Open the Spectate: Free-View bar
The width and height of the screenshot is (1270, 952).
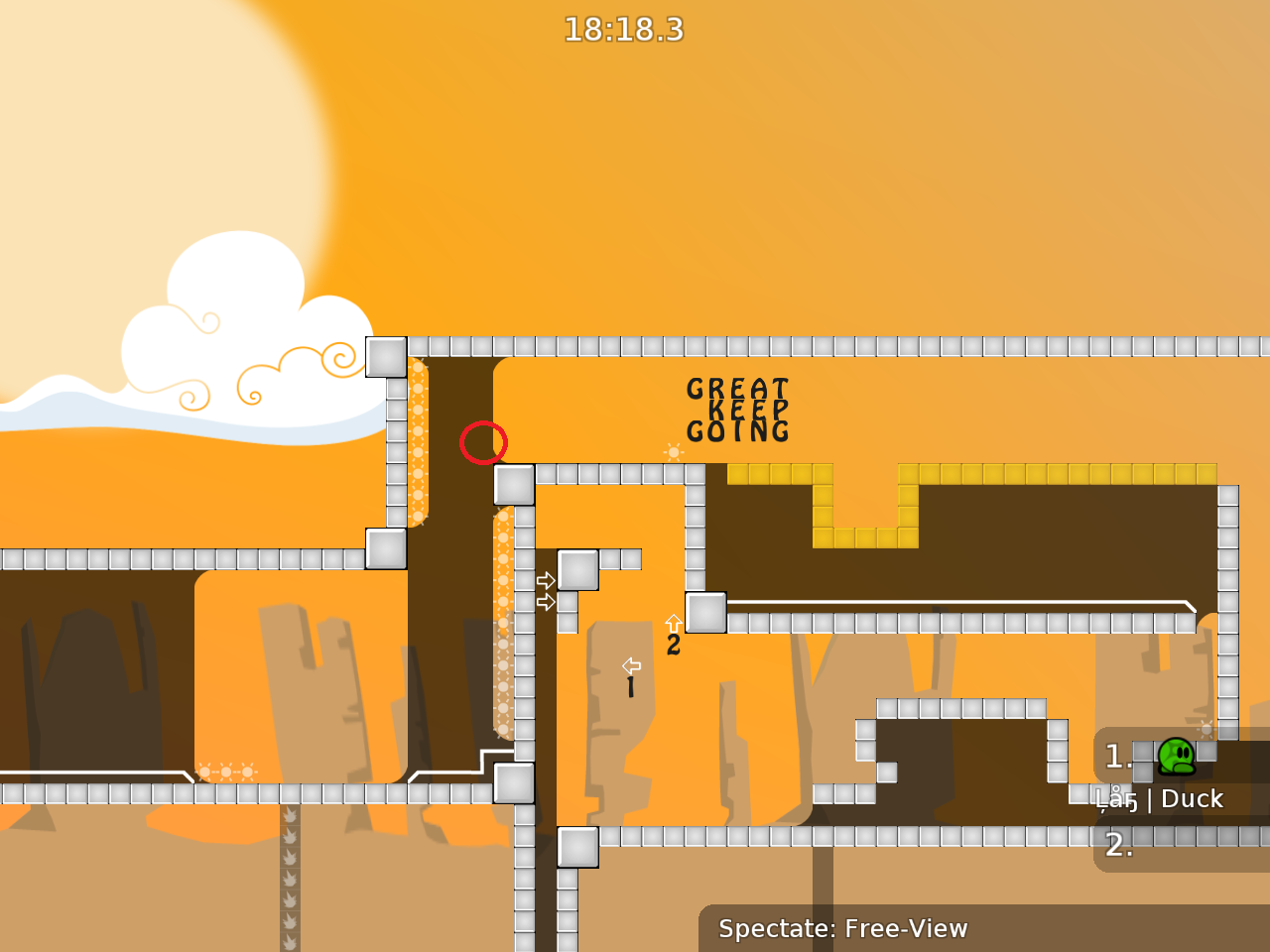(843, 929)
